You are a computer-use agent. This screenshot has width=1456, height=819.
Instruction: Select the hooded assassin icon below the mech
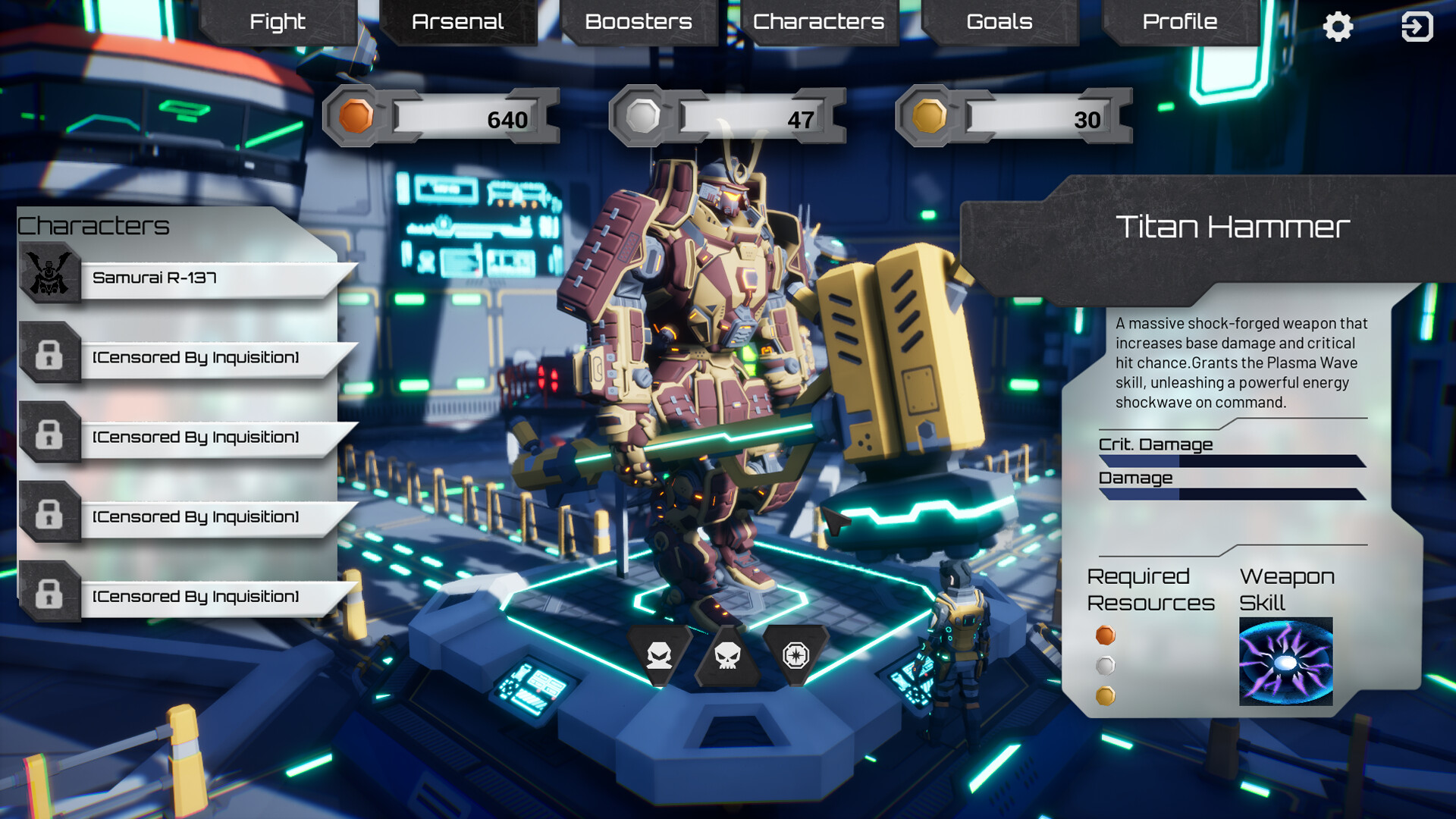pyautogui.click(x=659, y=654)
